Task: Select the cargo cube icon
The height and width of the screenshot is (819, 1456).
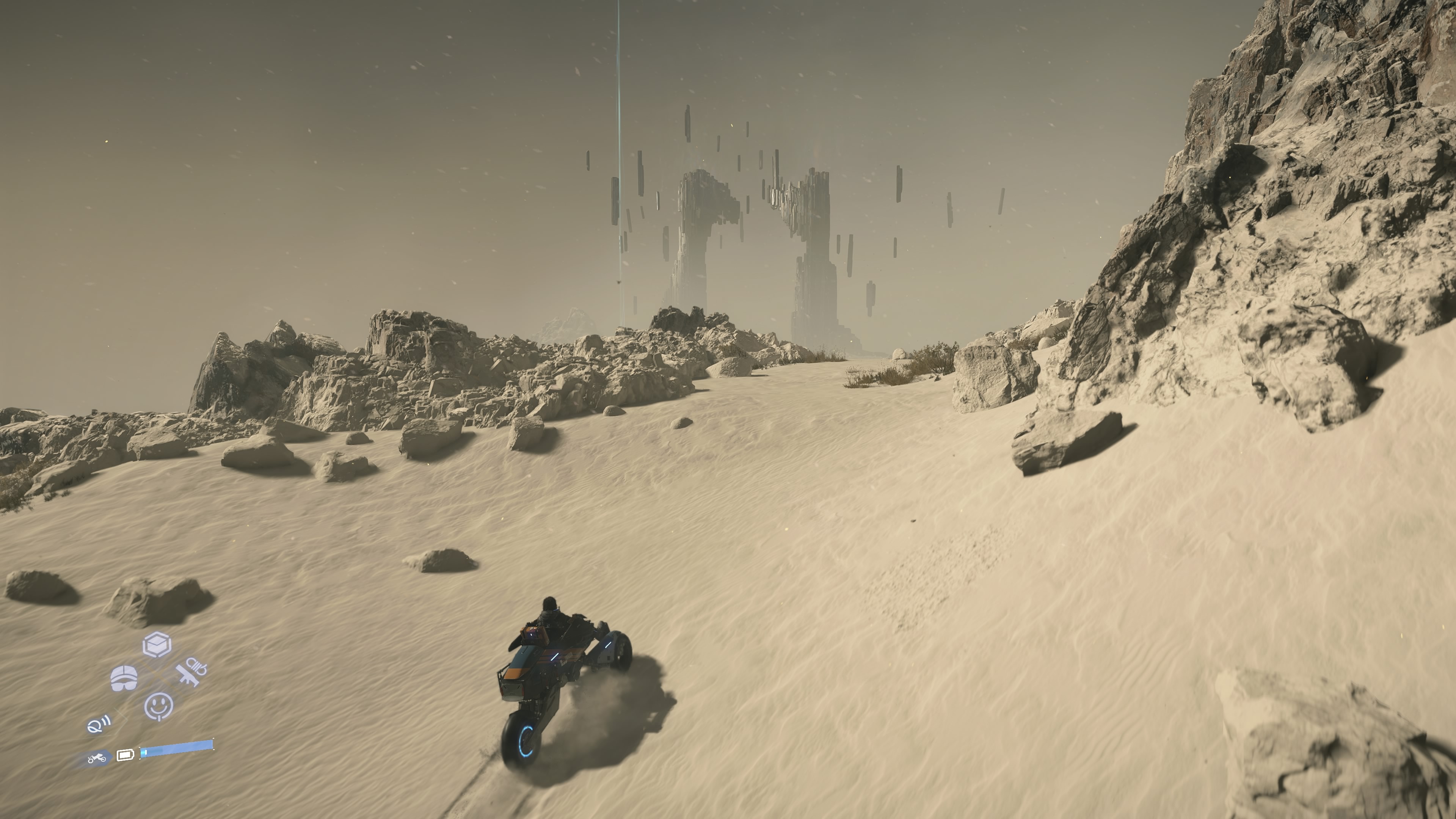Action: [x=157, y=644]
